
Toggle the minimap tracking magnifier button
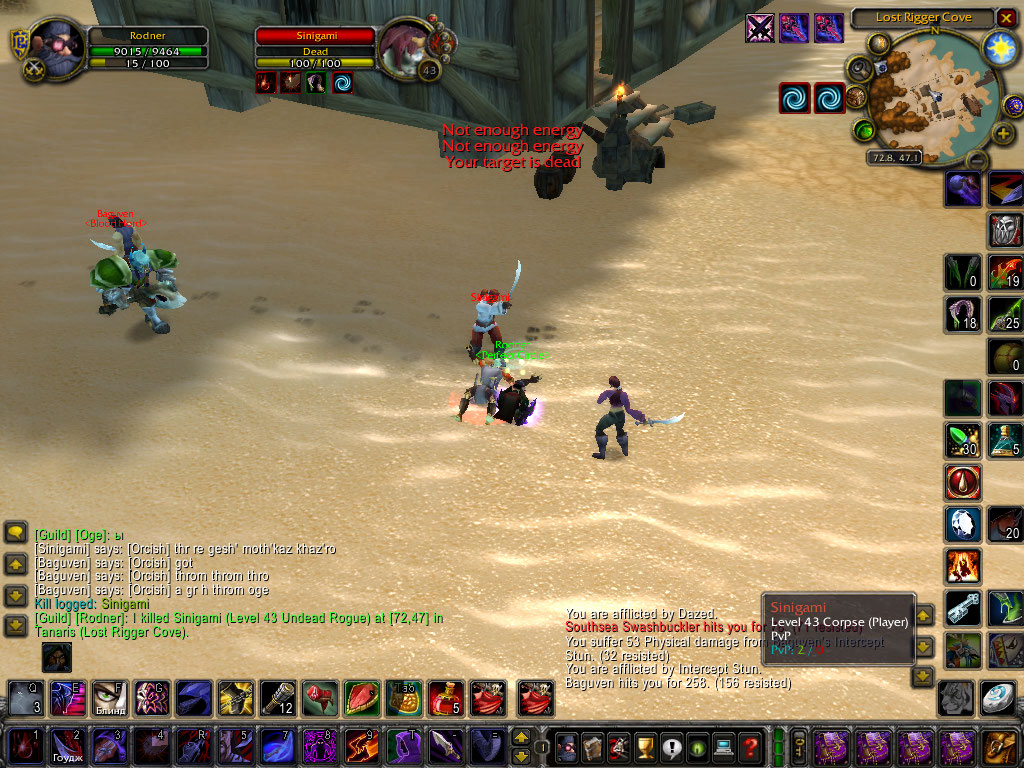point(859,67)
